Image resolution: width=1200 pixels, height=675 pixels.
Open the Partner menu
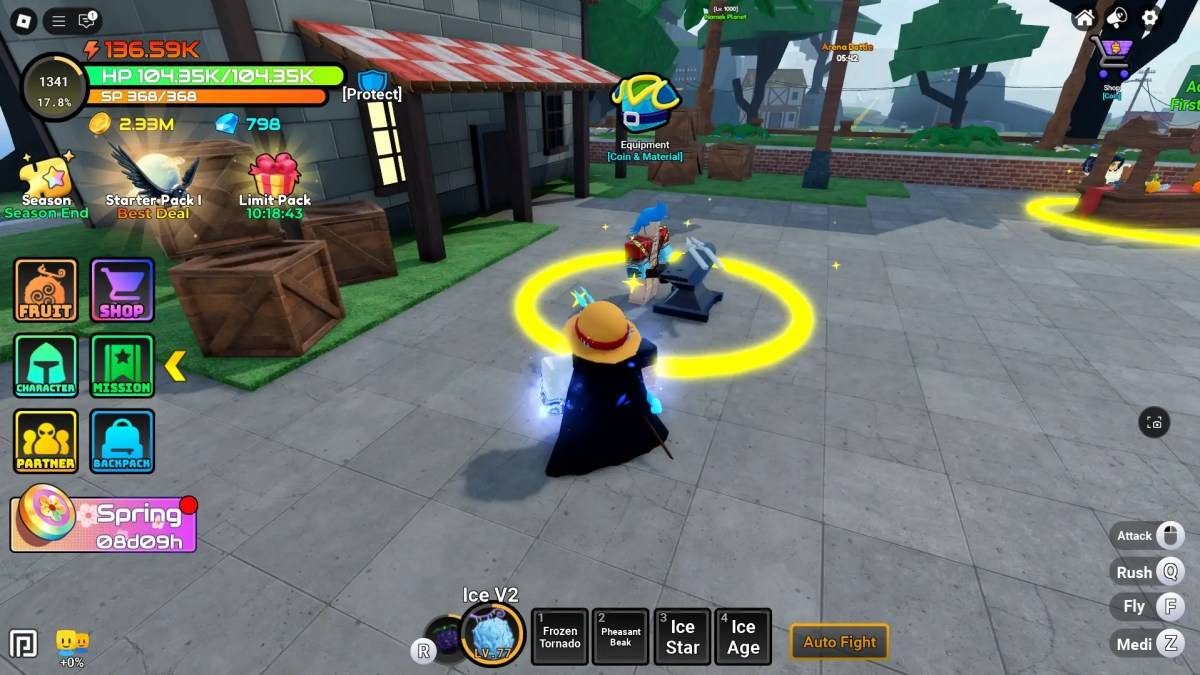(46, 441)
